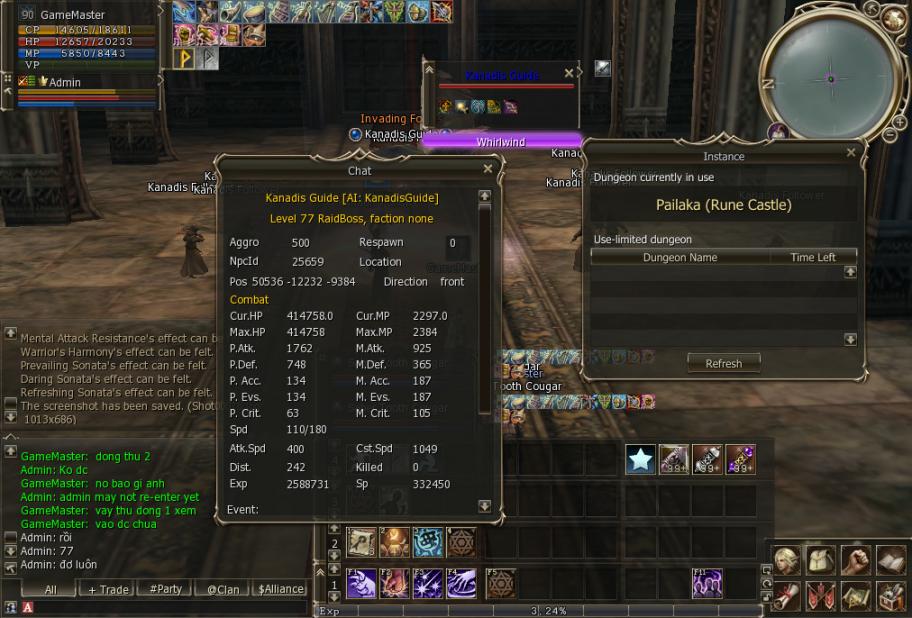Close the Instance window
Viewport: 912px width, 618px height.
coord(851,153)
